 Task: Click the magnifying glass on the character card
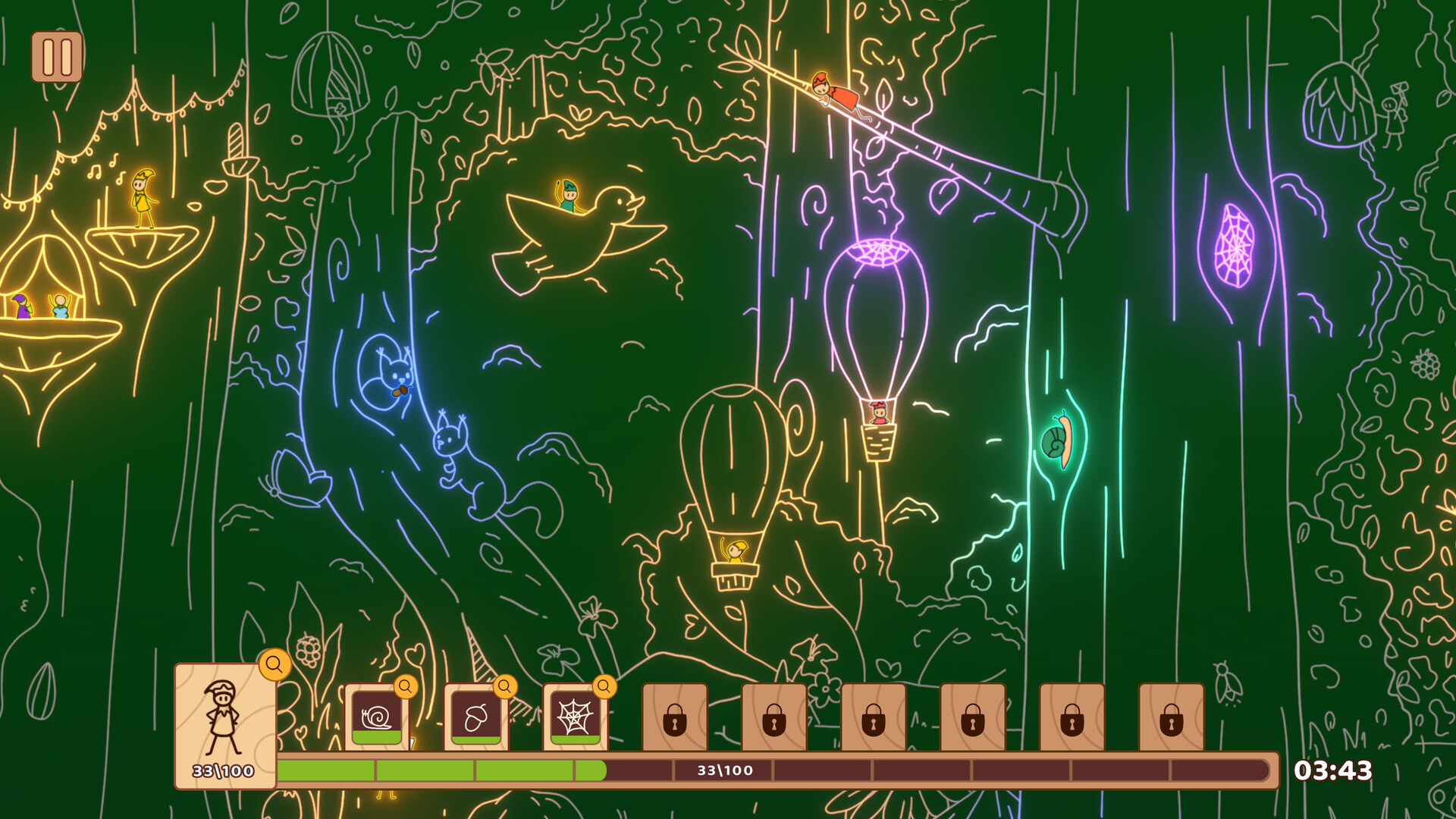pyautogui.click(x=275, y=665)
